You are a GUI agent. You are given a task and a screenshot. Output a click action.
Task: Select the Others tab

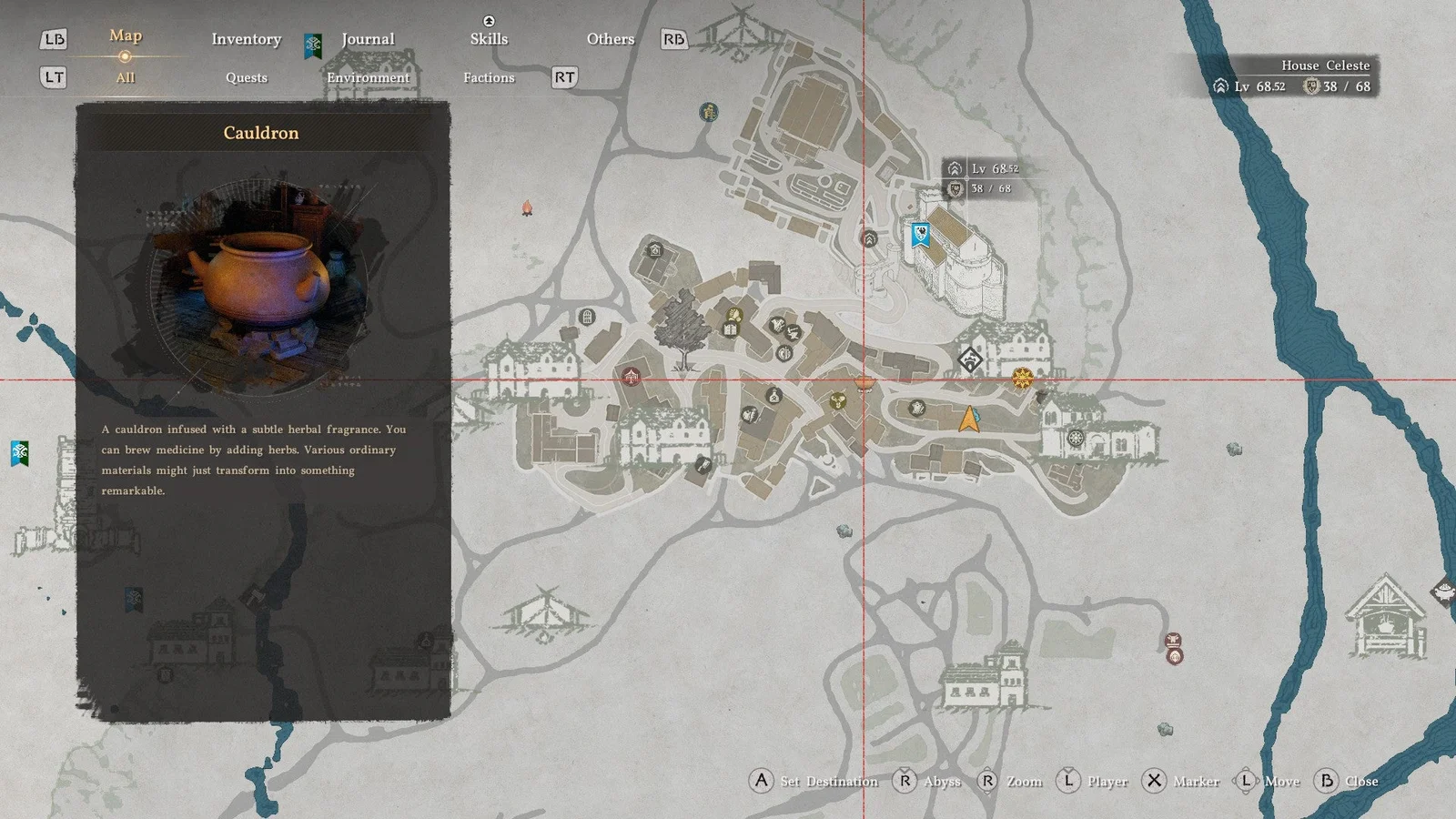[610, 39]
